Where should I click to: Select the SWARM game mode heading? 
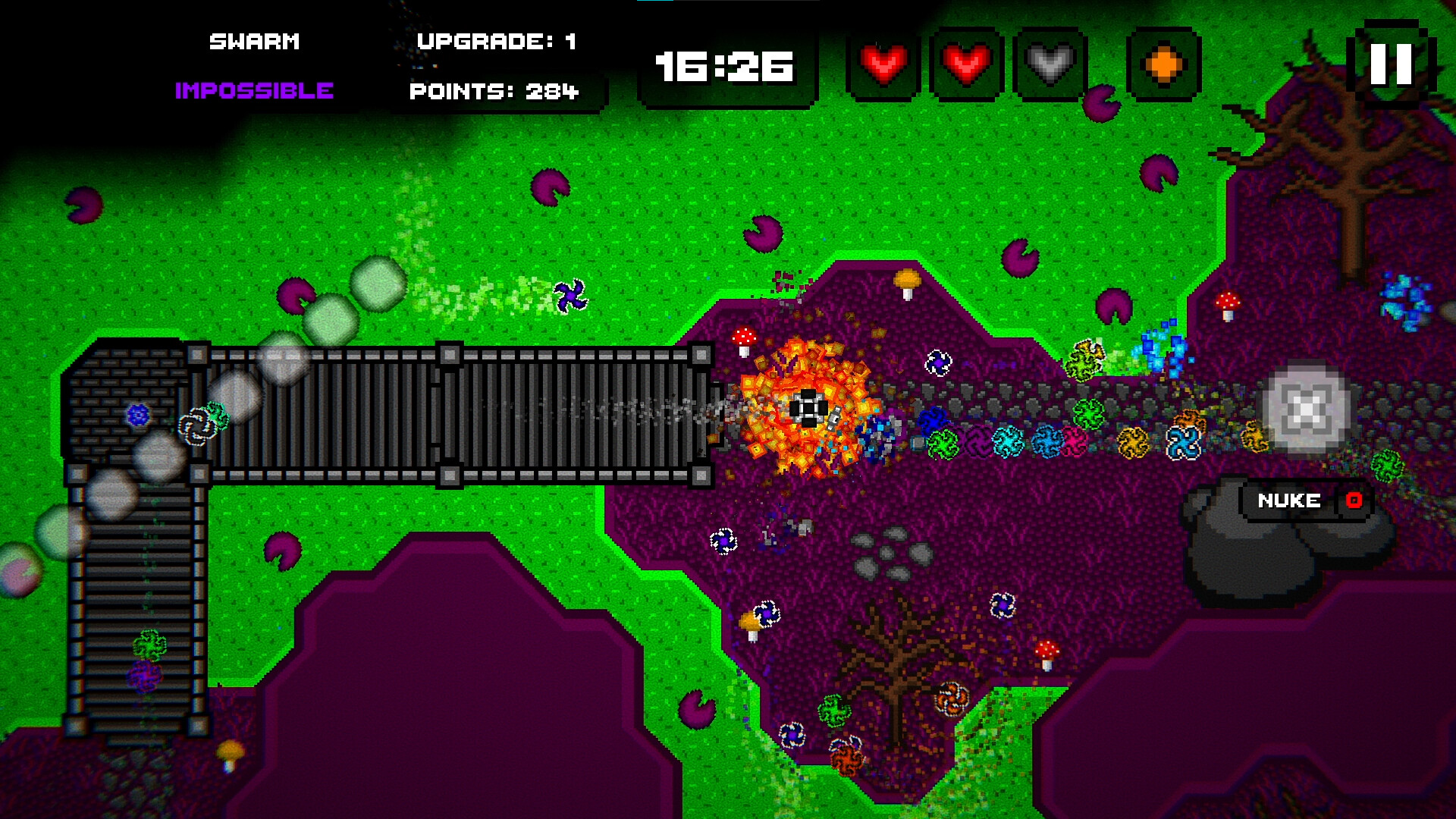(x=256, y=41)
